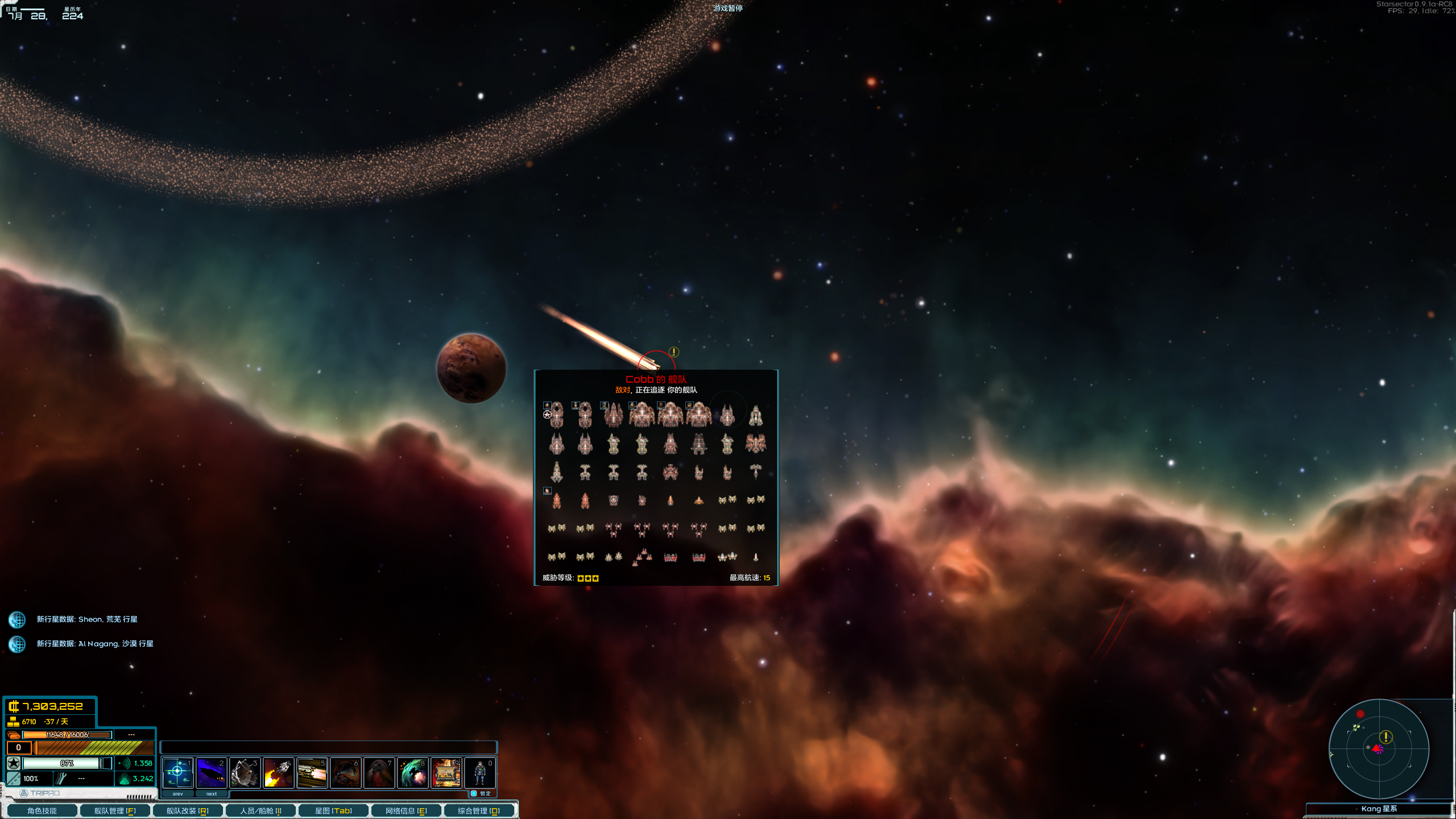
Task: Switch to the next ability bar with next
Action: [212, 793]
